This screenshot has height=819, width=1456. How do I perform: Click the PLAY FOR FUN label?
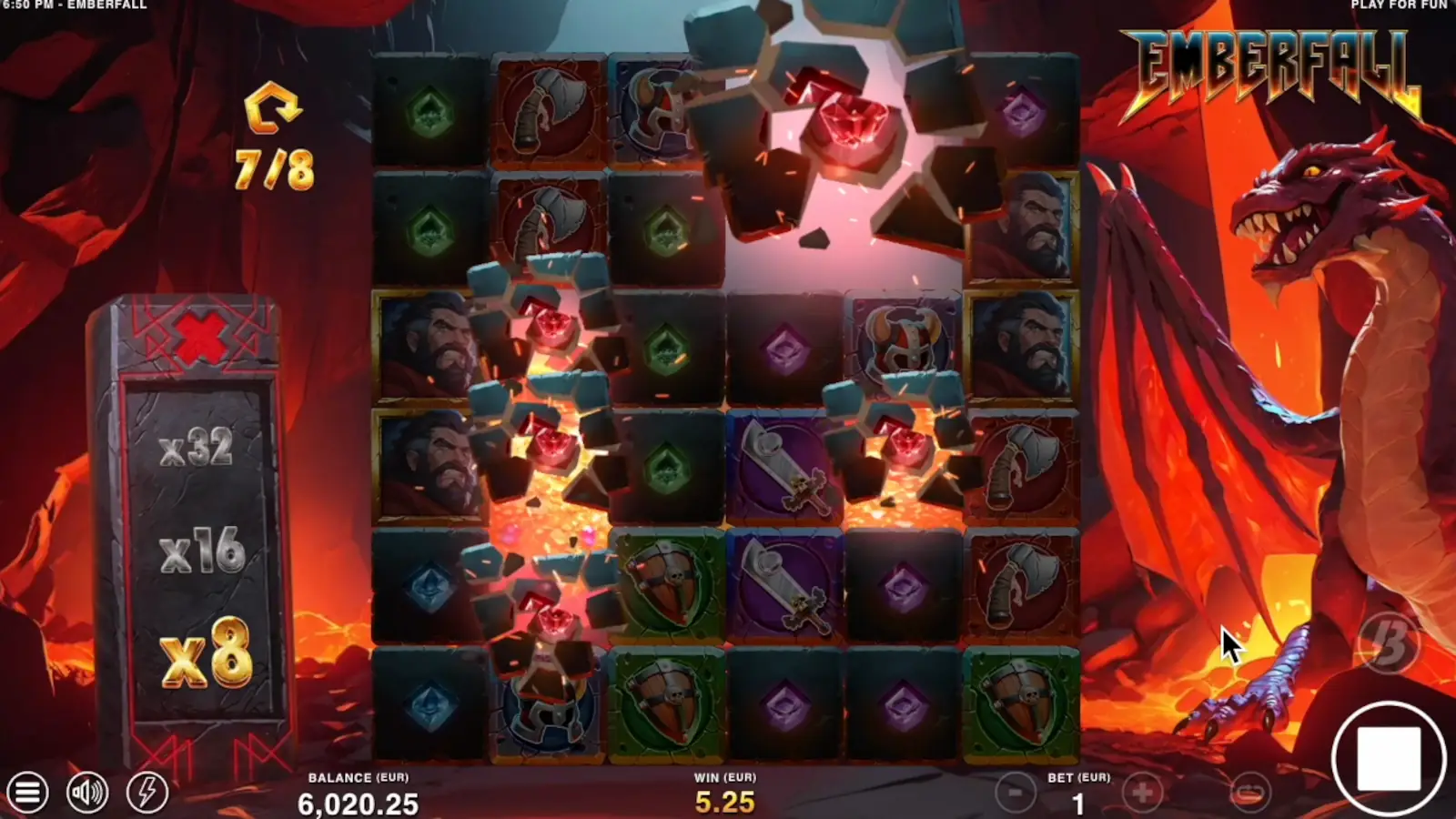(1399, 7)
